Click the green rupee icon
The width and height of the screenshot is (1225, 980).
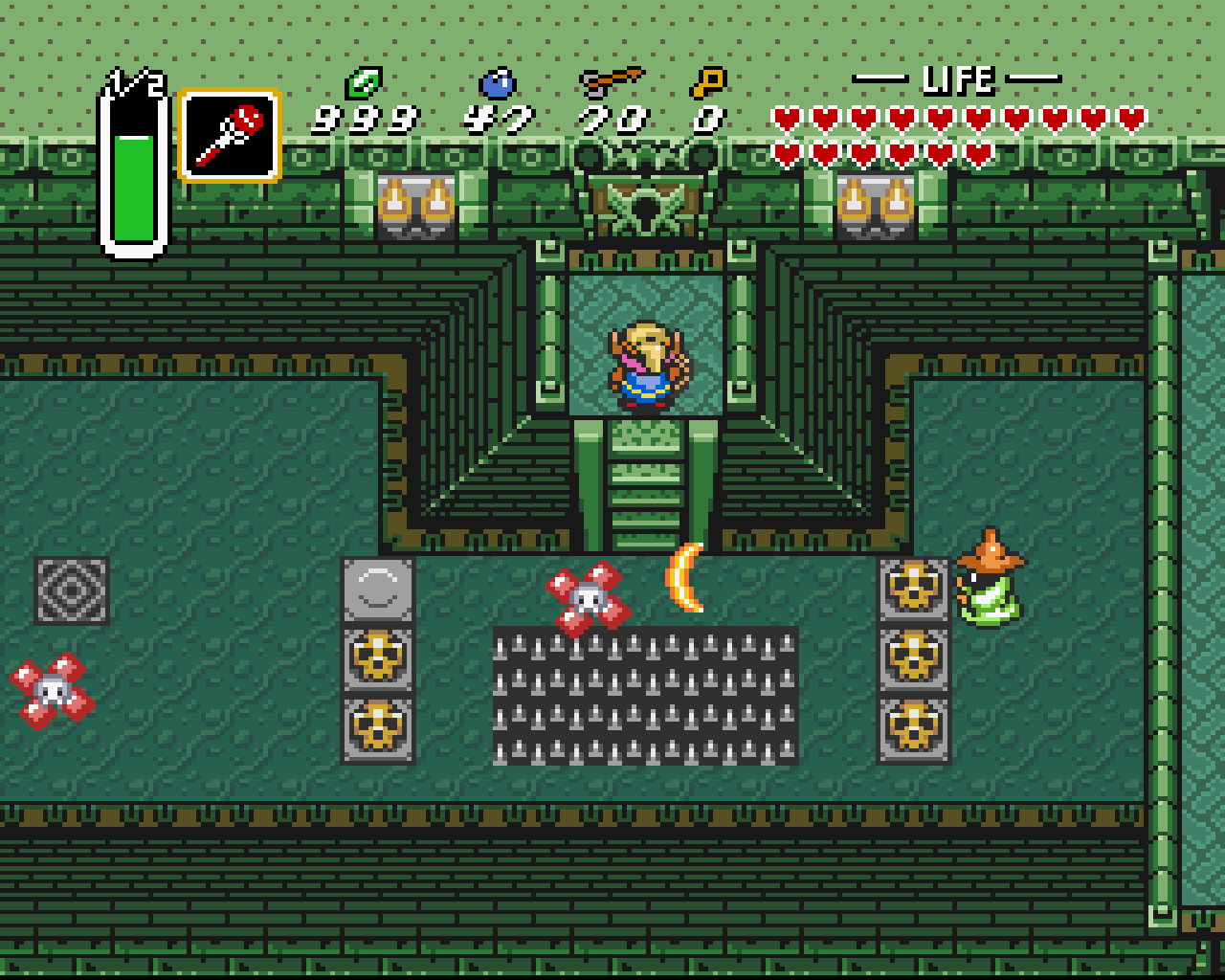(x=364, y=83)
